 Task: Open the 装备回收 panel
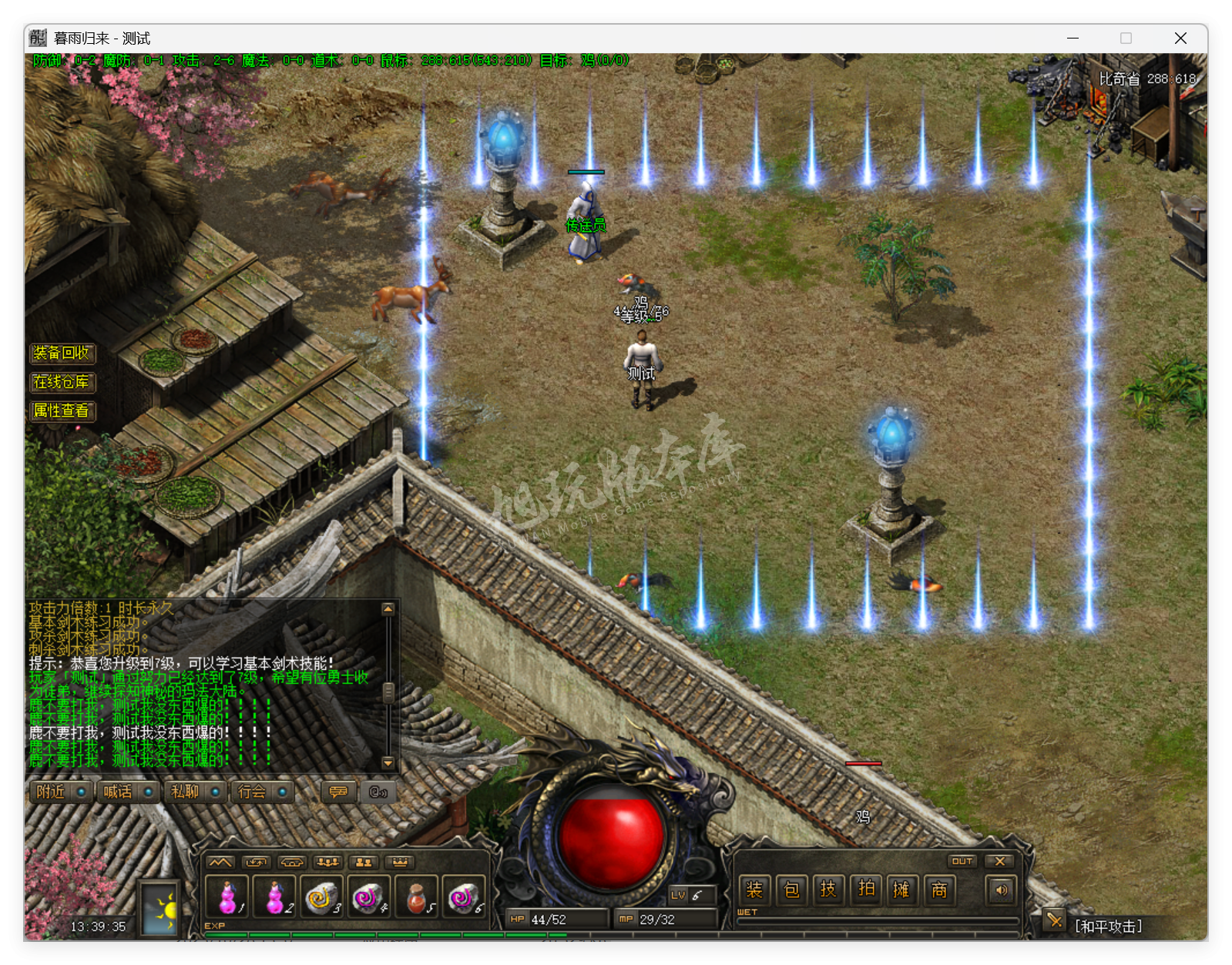coord(62,353)
